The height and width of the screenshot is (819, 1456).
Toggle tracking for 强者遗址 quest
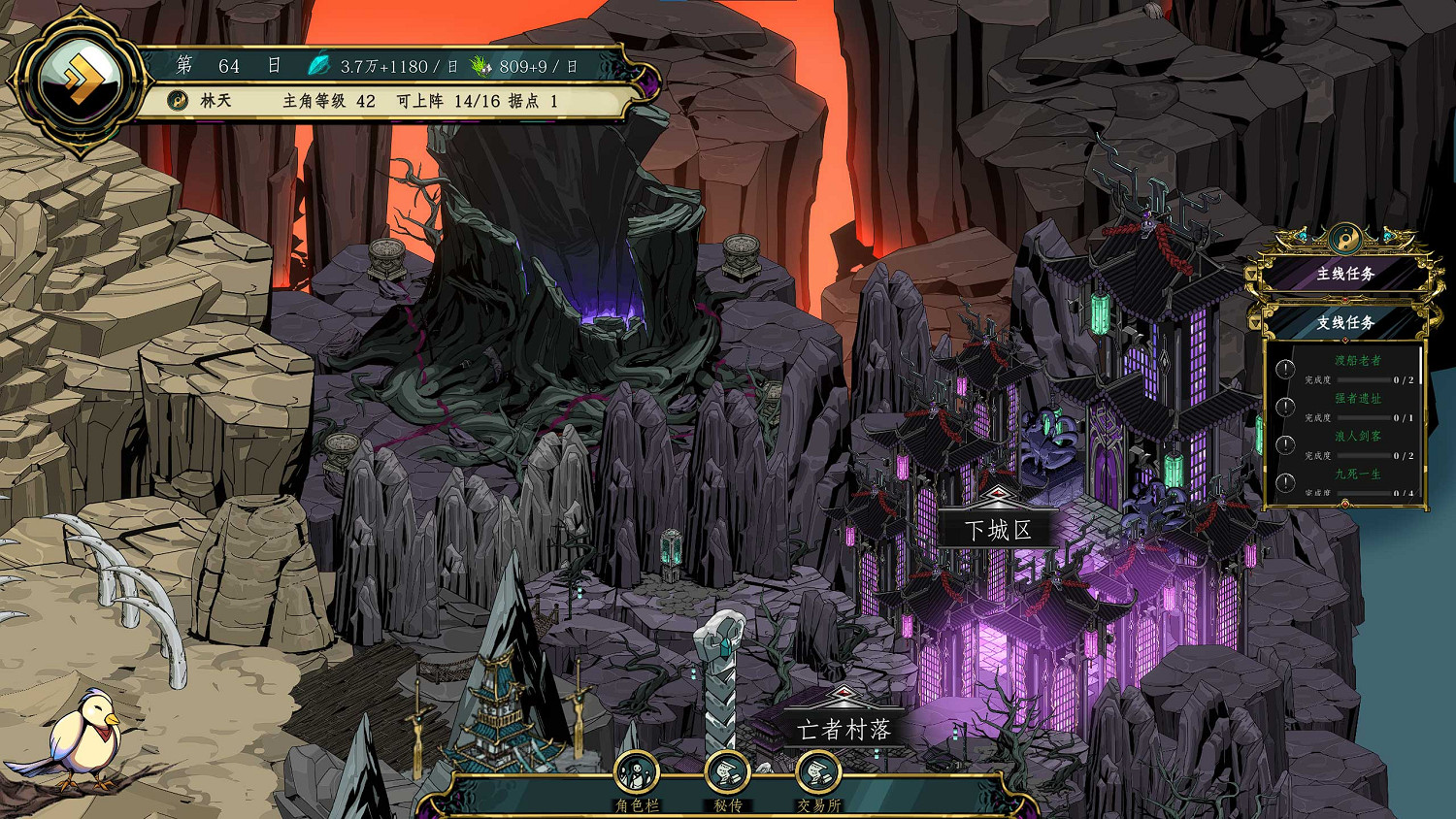1284,406
